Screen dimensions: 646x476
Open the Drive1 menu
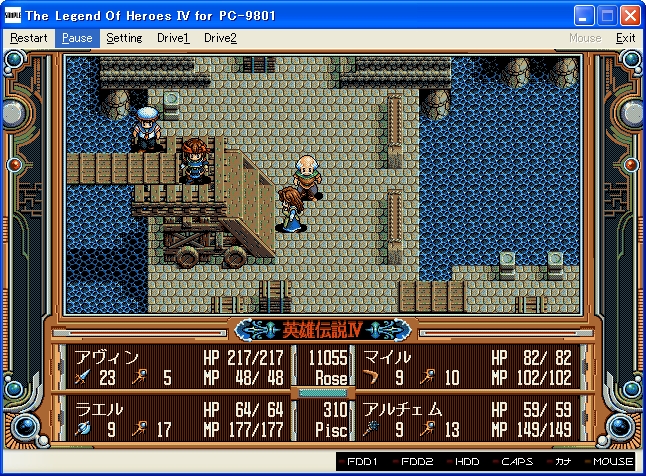click(173, 38)
